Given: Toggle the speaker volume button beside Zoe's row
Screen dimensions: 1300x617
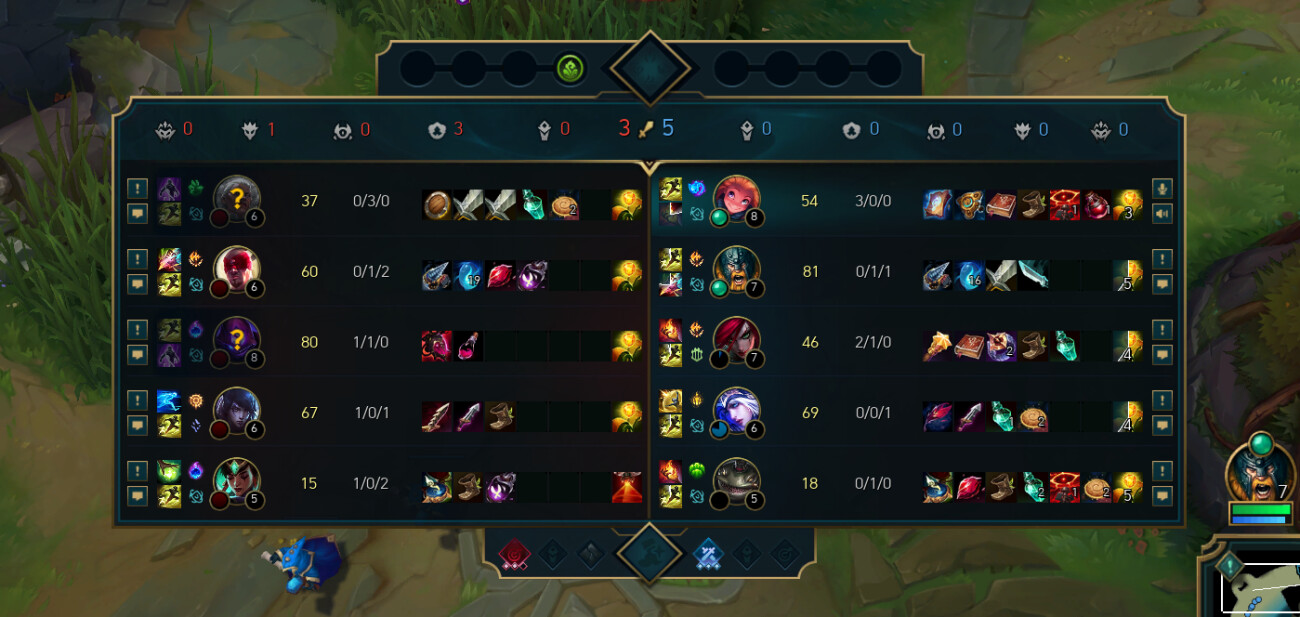Looking at the screenshot, I should tap(1162, 213).
